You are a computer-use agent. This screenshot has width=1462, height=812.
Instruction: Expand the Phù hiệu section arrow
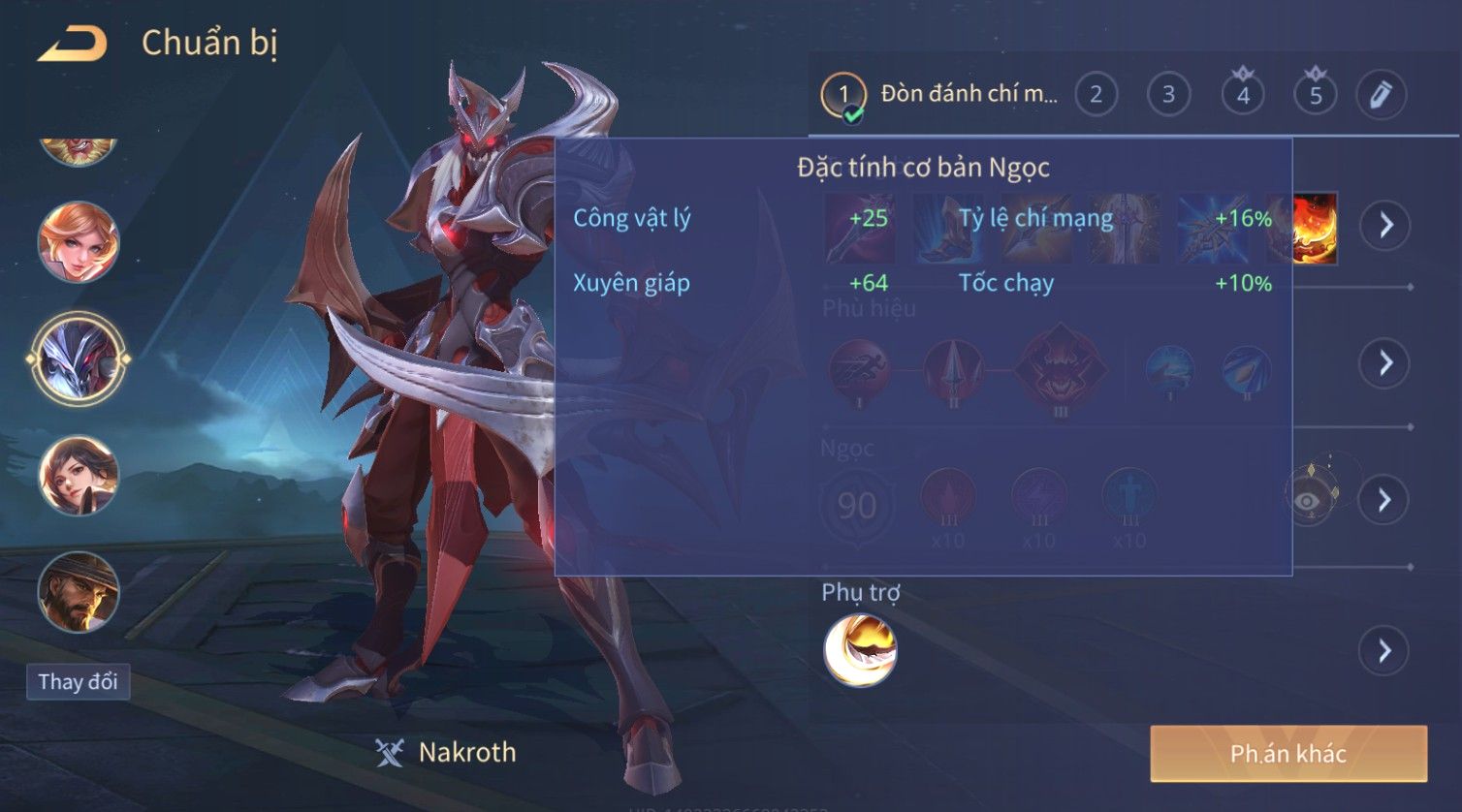(1383, 363)
